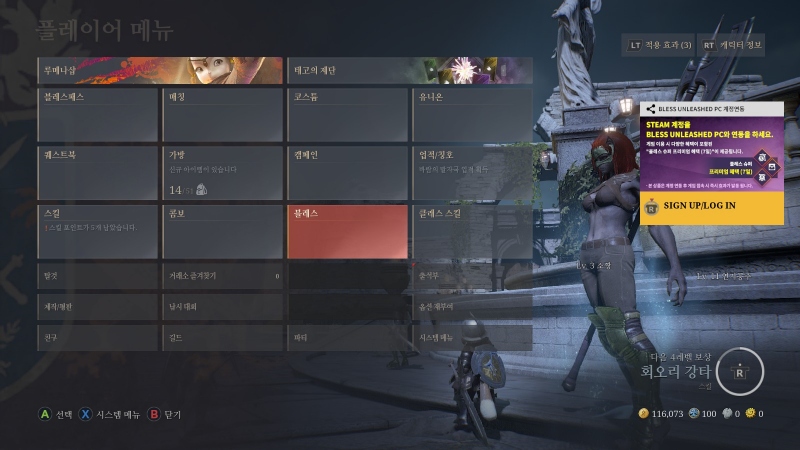Choose the 캠페인 tile

coord(347,173)
